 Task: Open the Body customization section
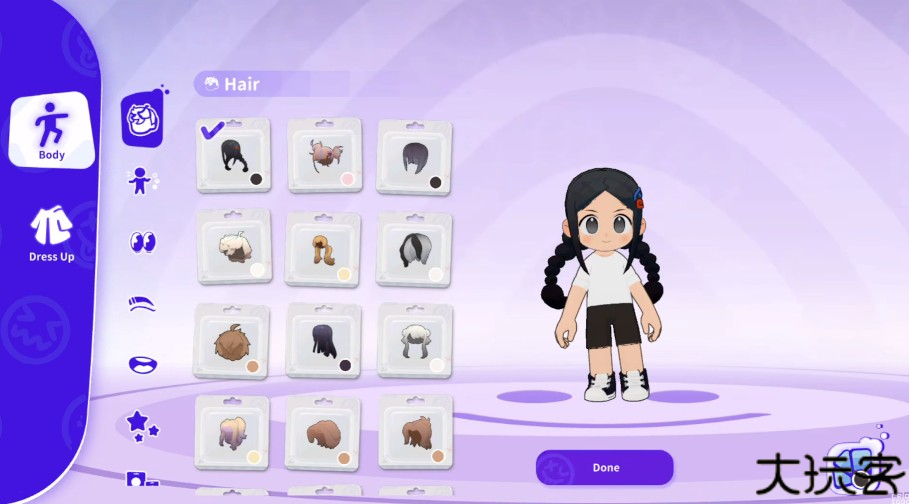click(51, 130)
